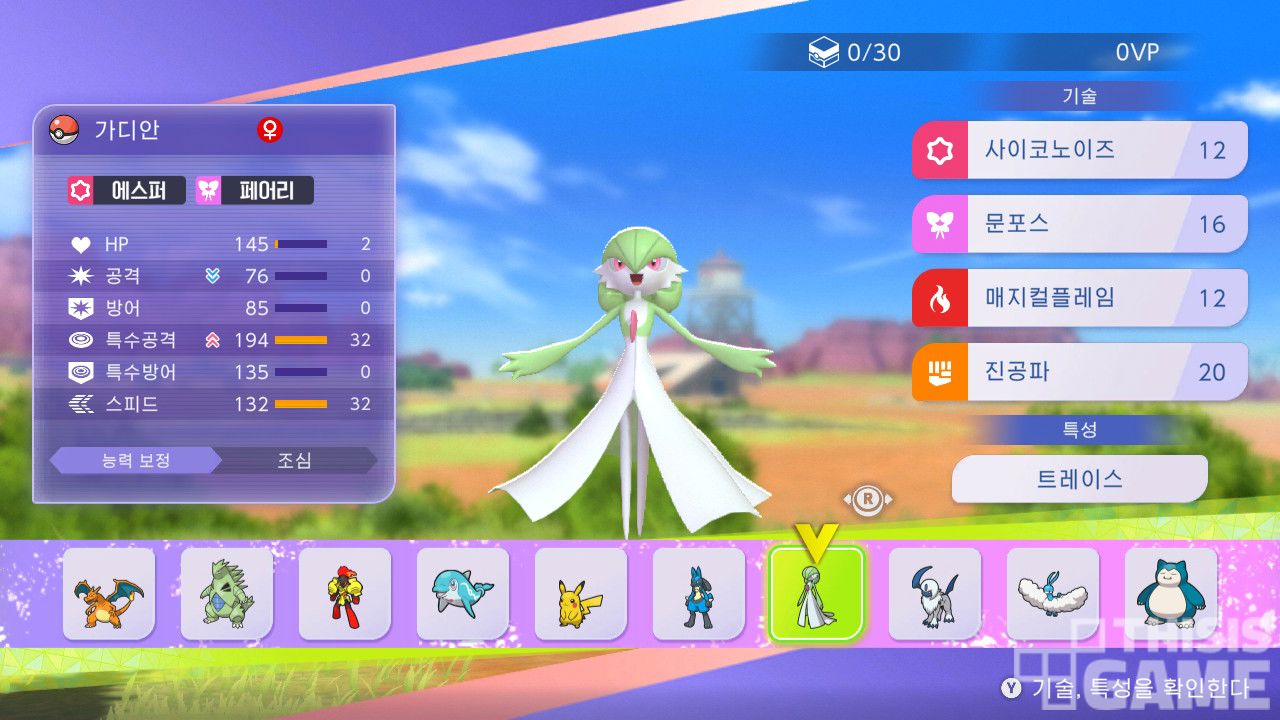
Task: Choose Tyranitar from the roster
Action: [x=227, y=594]
